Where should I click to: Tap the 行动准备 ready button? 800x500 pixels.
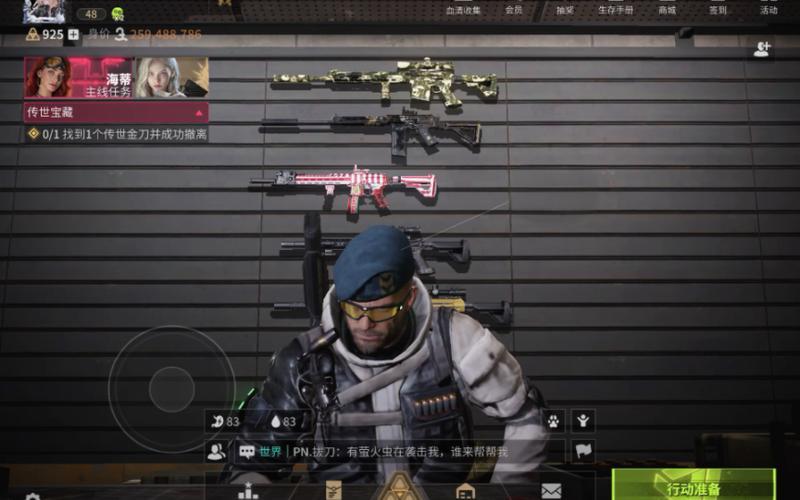[693, 487]
